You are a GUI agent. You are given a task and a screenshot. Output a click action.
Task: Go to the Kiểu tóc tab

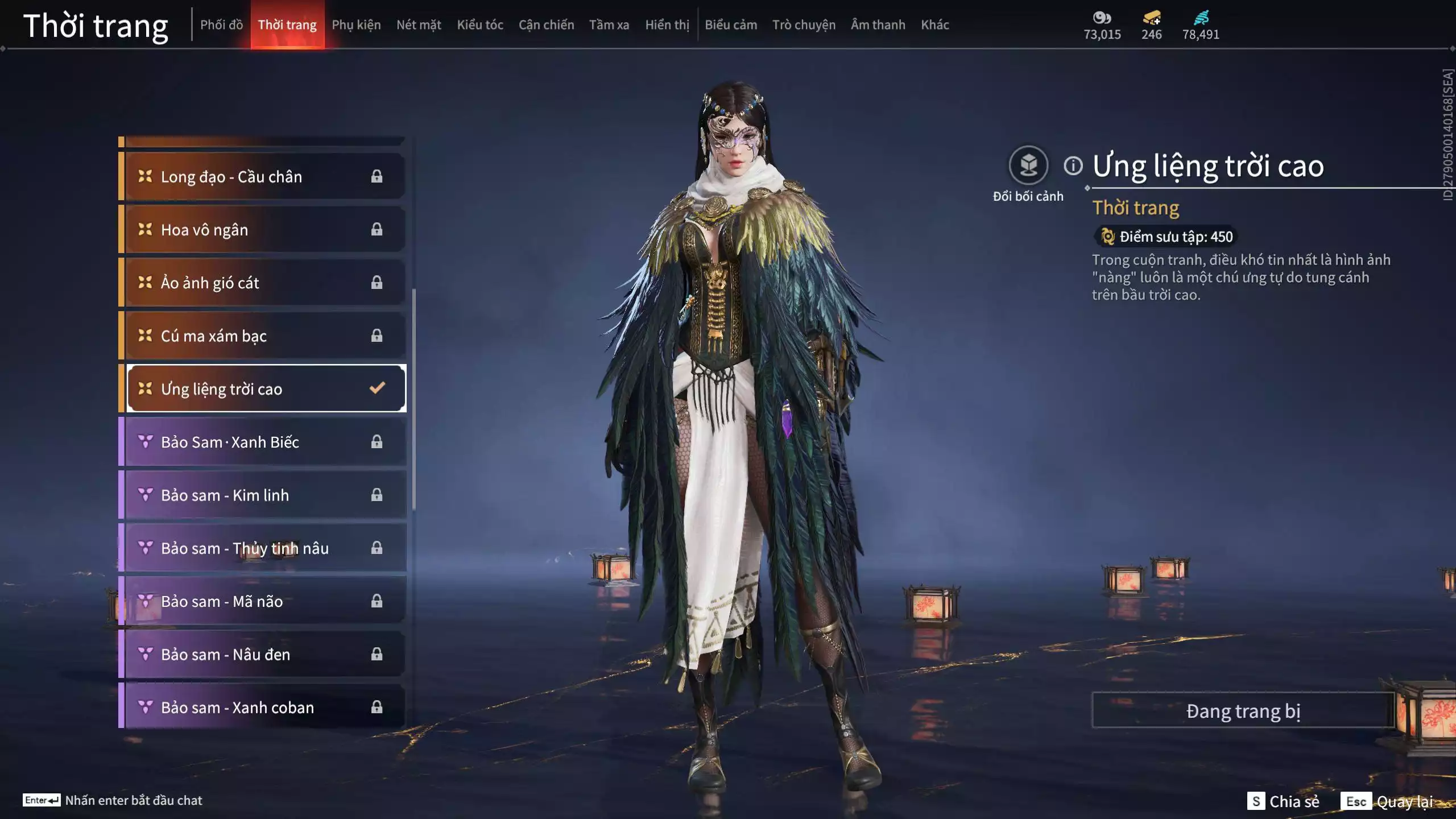click(480, 25)
